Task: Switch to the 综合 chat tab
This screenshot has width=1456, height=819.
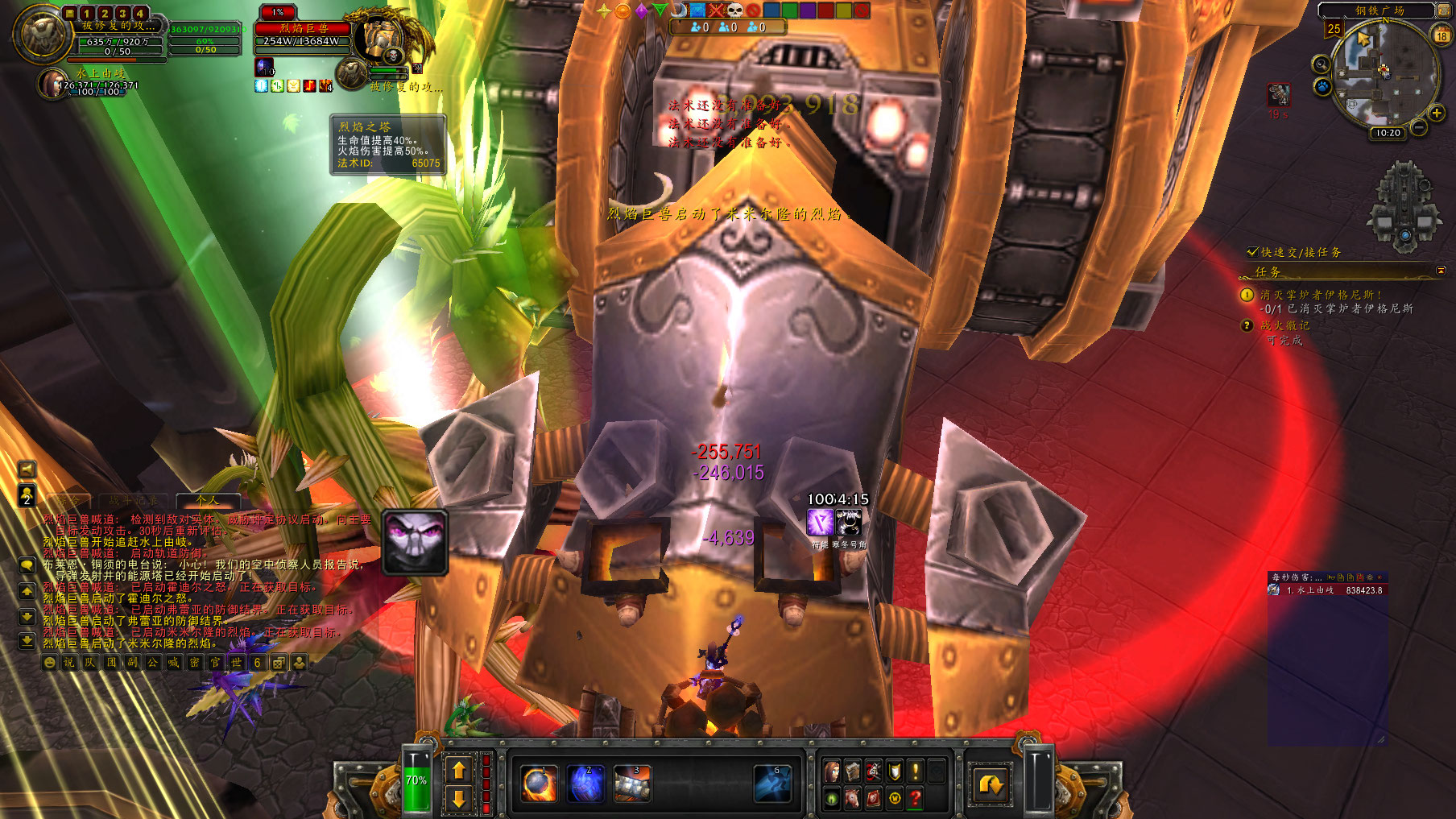Action: [x=67, y=501]
